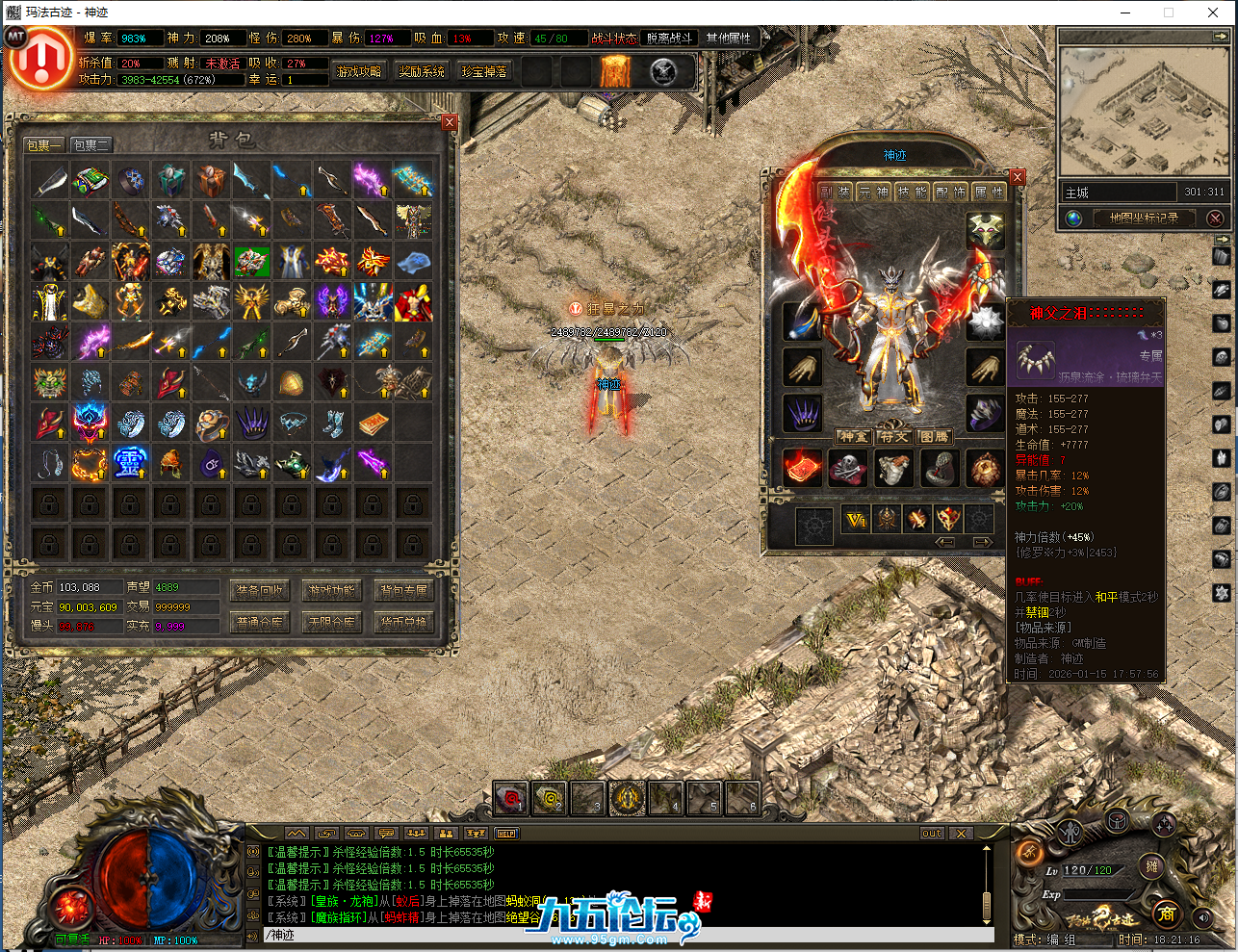The height and width of the screenshot is (952, 1238).
Task: Select the equipped helmet slot
Action: click(985, 231)
